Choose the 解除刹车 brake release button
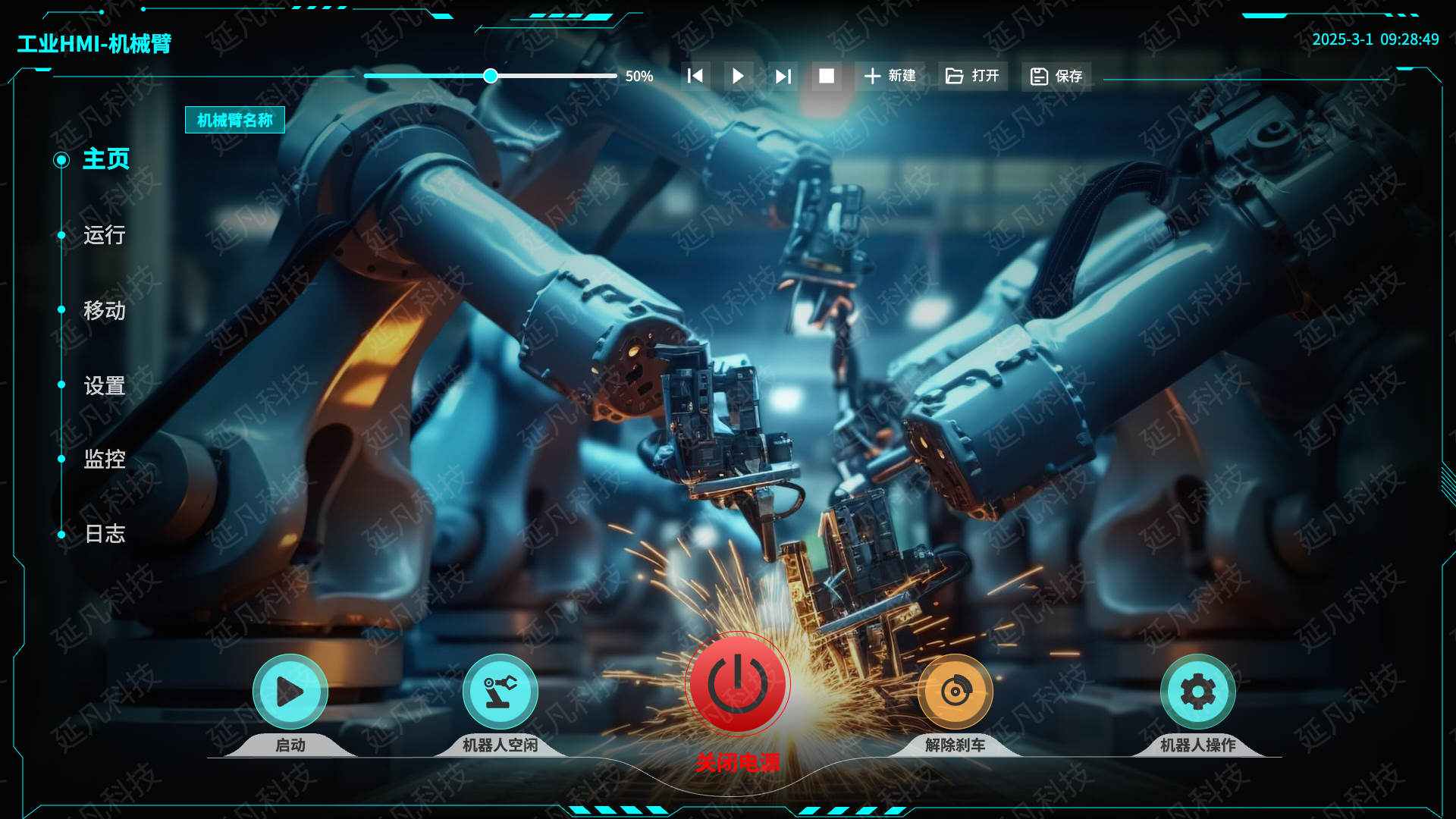Image resolution: width=1456 pixels, height=819 pixels. point(955,692)
